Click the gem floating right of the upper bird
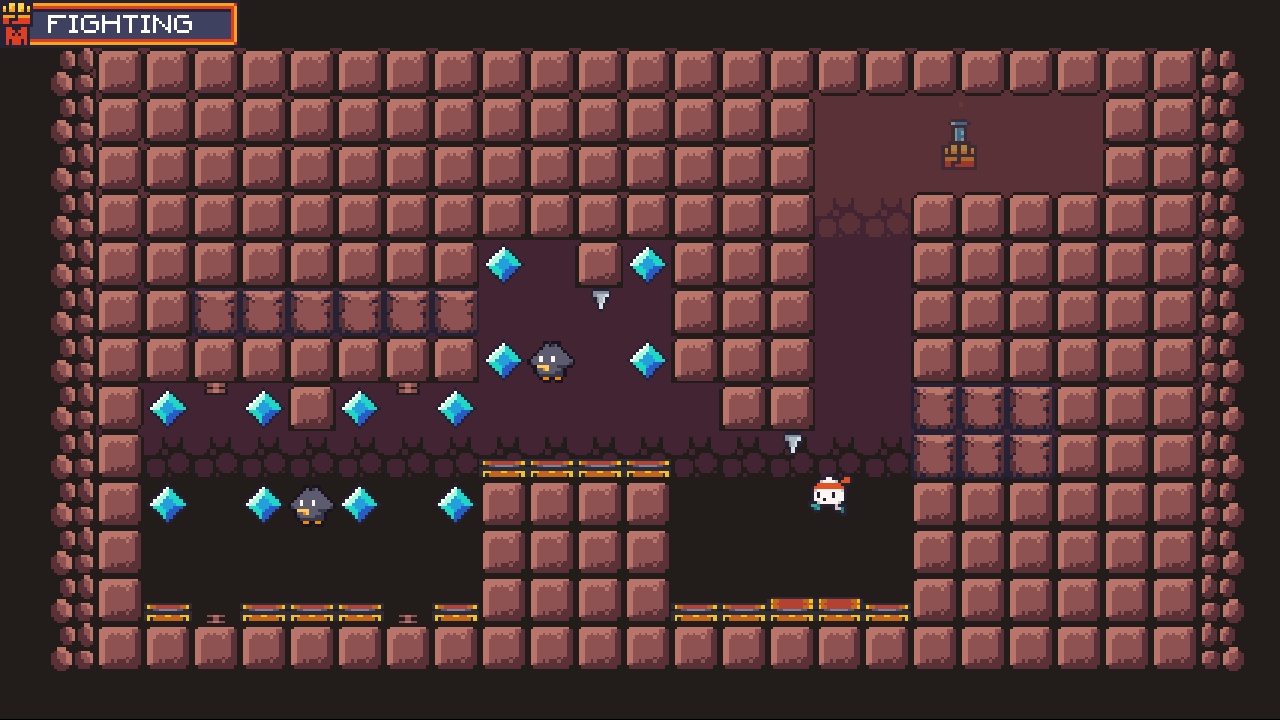 click(647, 360)
